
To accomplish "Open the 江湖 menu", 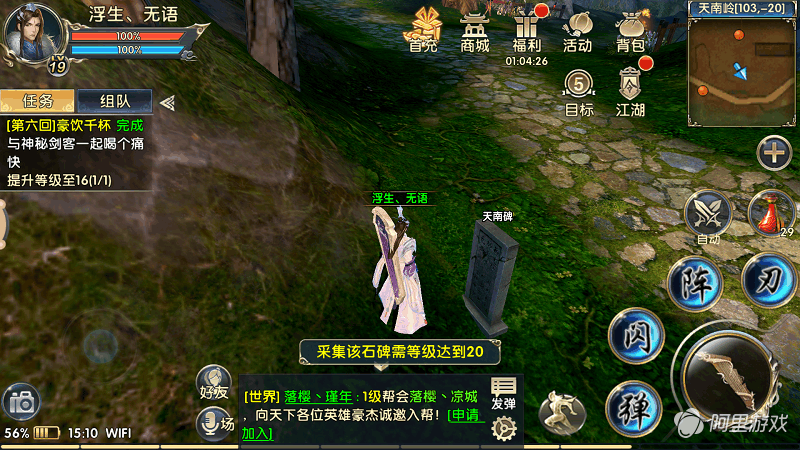I will tap(631, 91).
